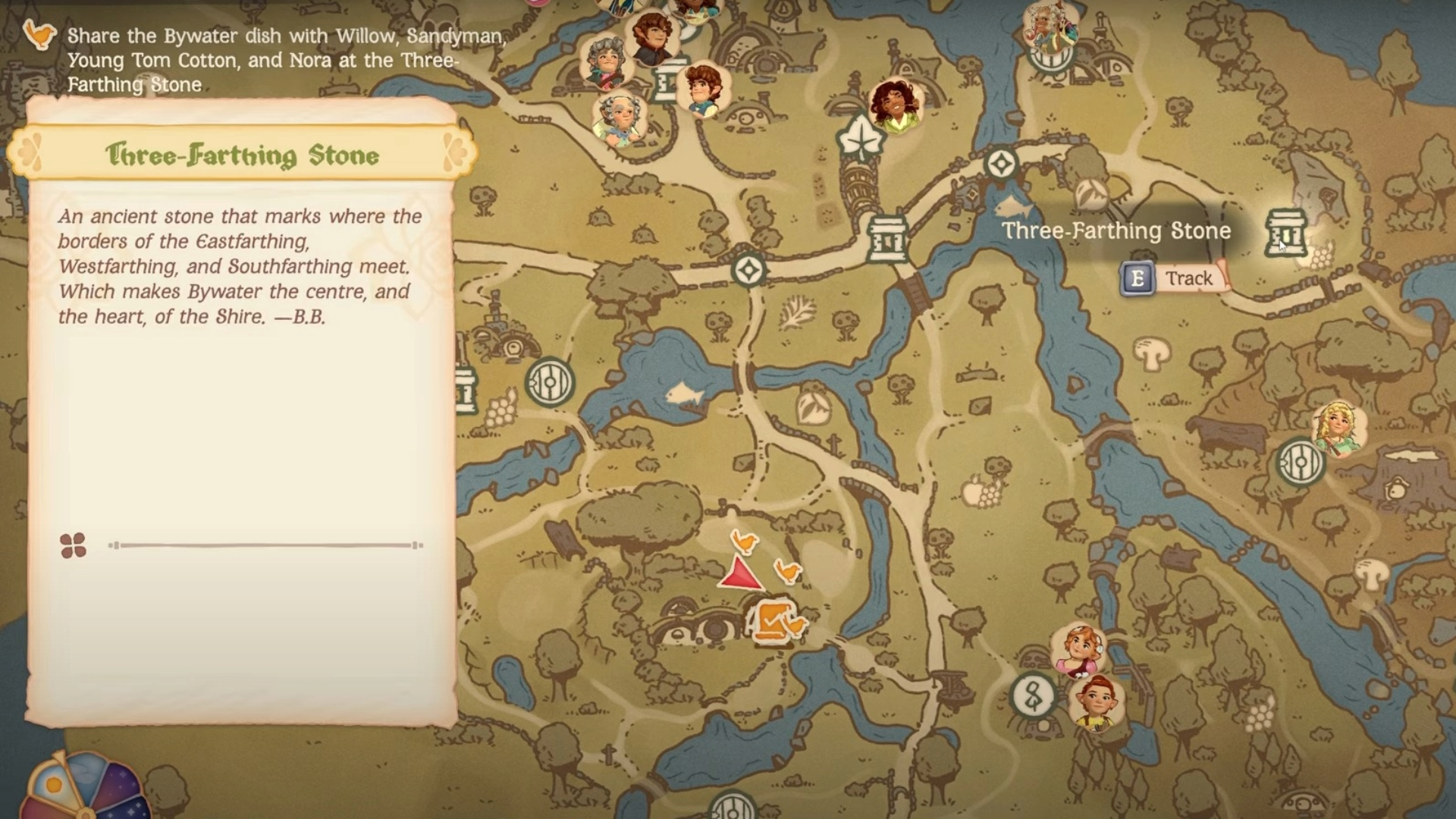1456x819 pixels.
Task: Select the Three-Farthing Stone panel title
Action: tap(242, 155)
